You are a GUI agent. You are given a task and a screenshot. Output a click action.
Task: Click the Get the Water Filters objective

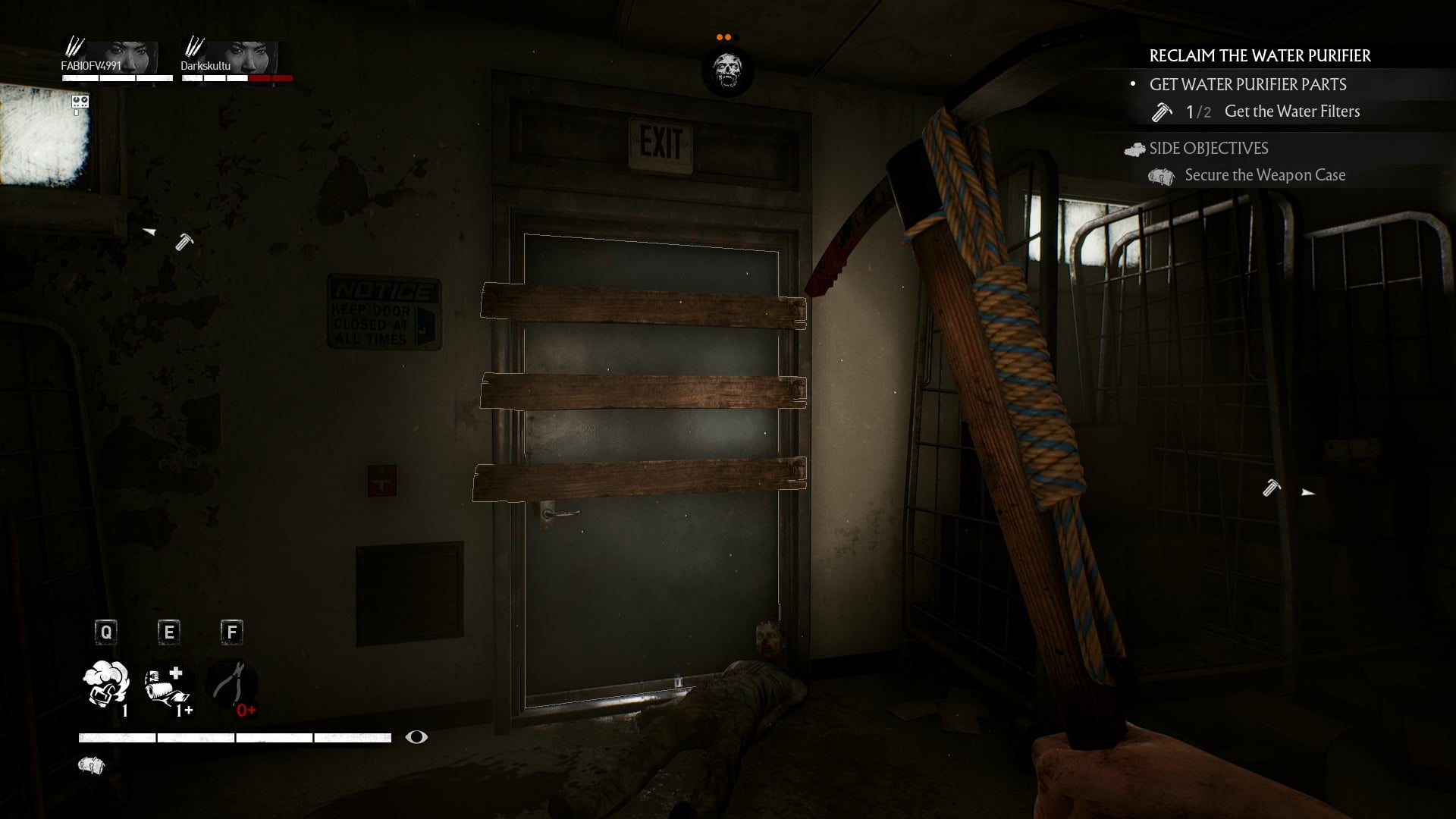tap(1291, 111)
